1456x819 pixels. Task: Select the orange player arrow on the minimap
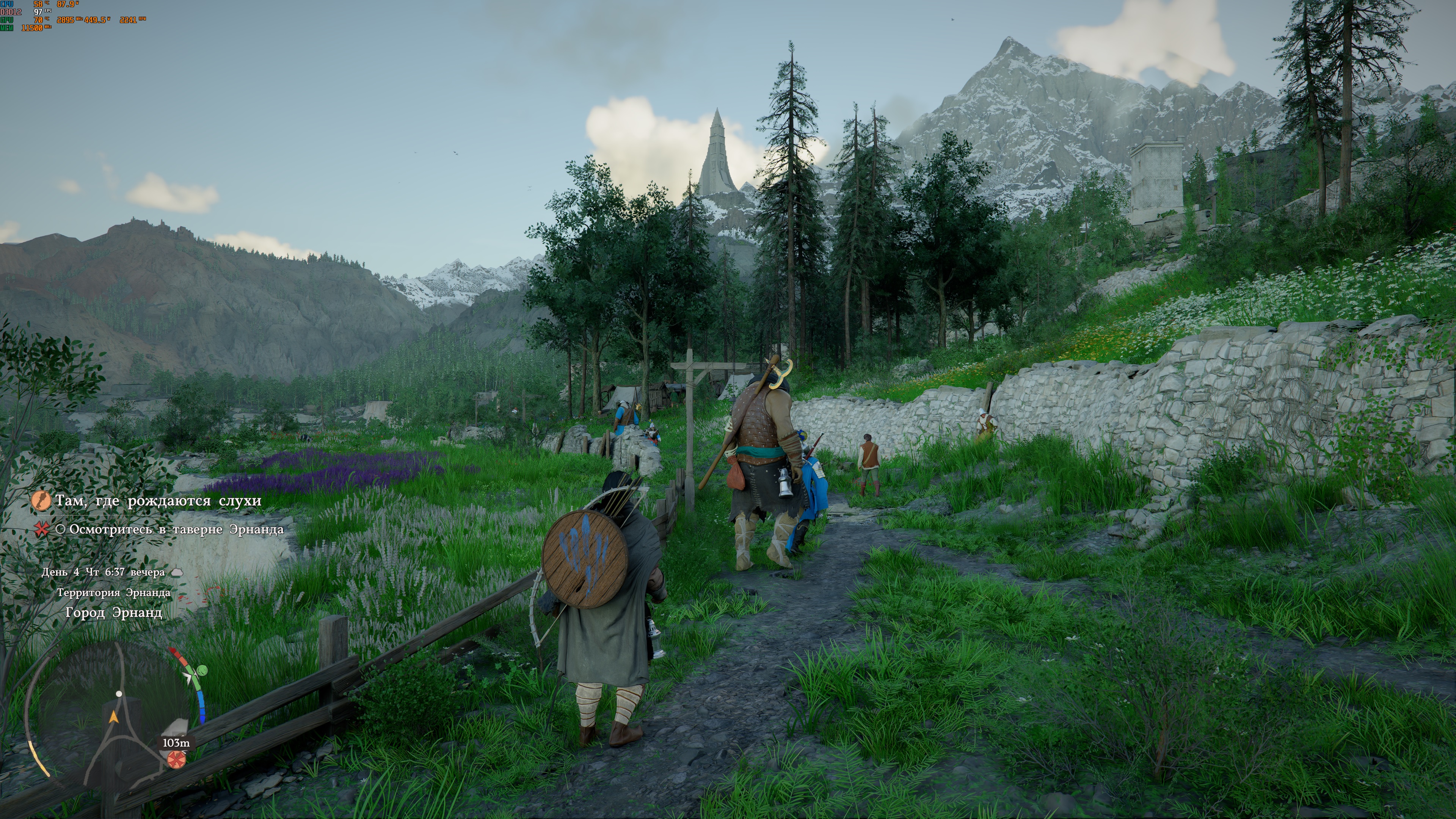coord(114,717)
